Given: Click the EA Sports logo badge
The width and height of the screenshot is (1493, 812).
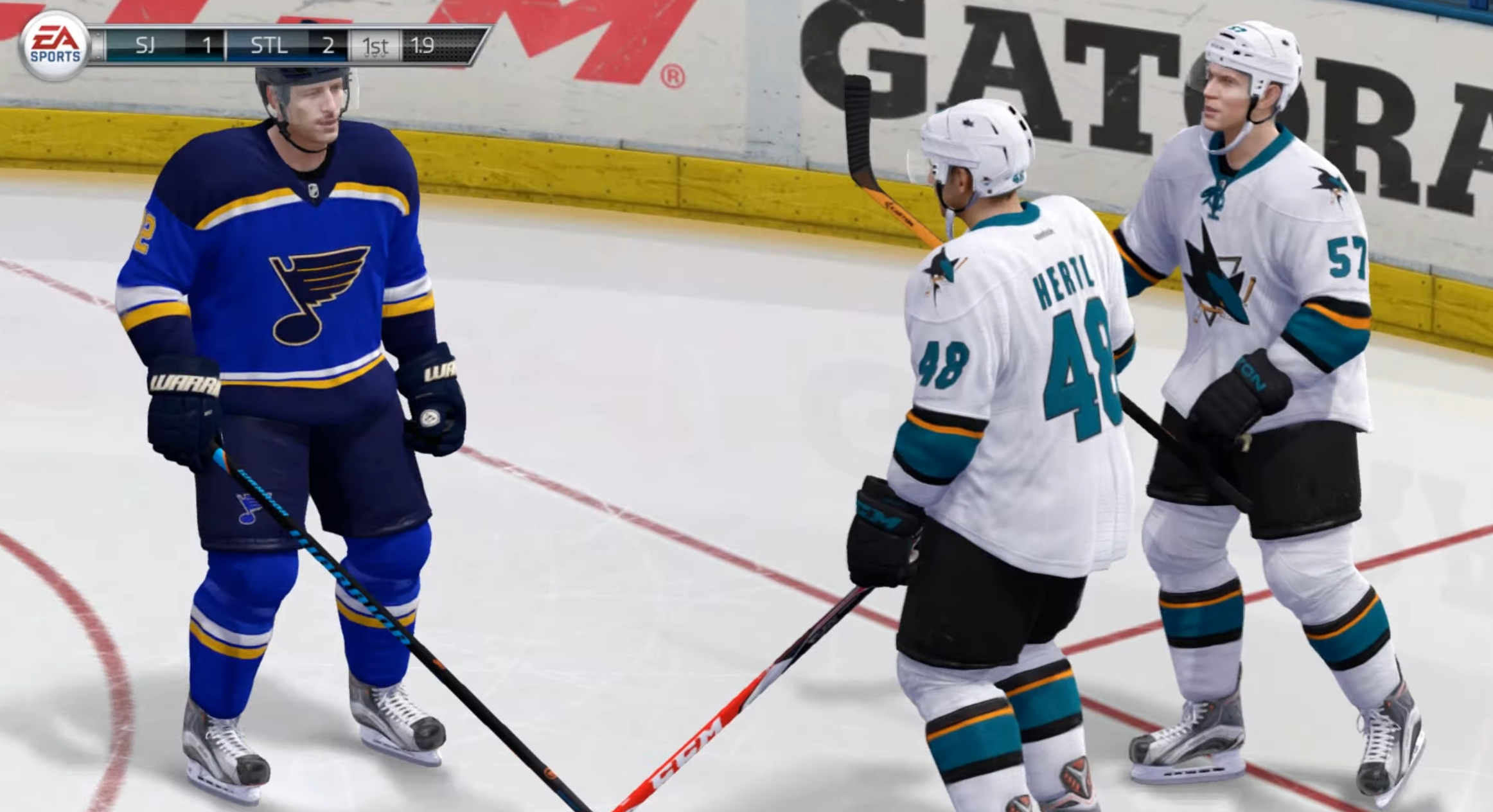Looking at the screenshot, I should click(55, 45).
